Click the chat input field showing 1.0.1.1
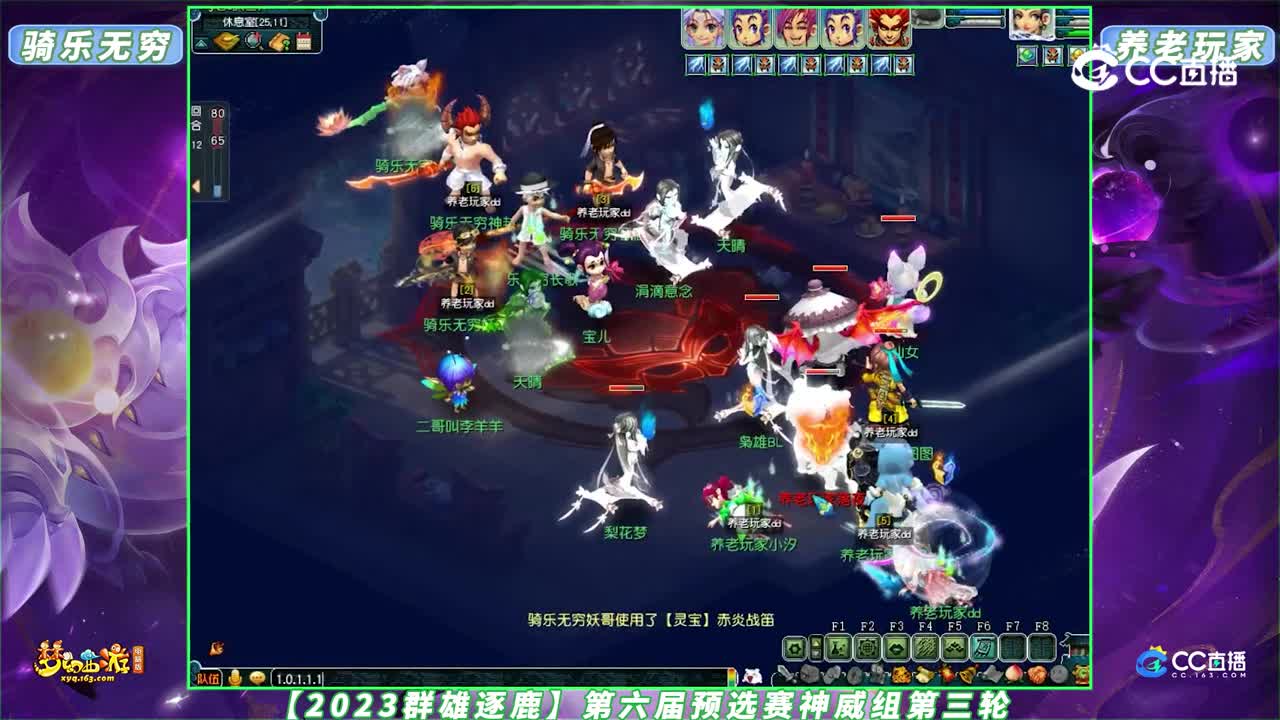Image resolution: width=1280 pixels, height=720 pixels. click(310, 678)
